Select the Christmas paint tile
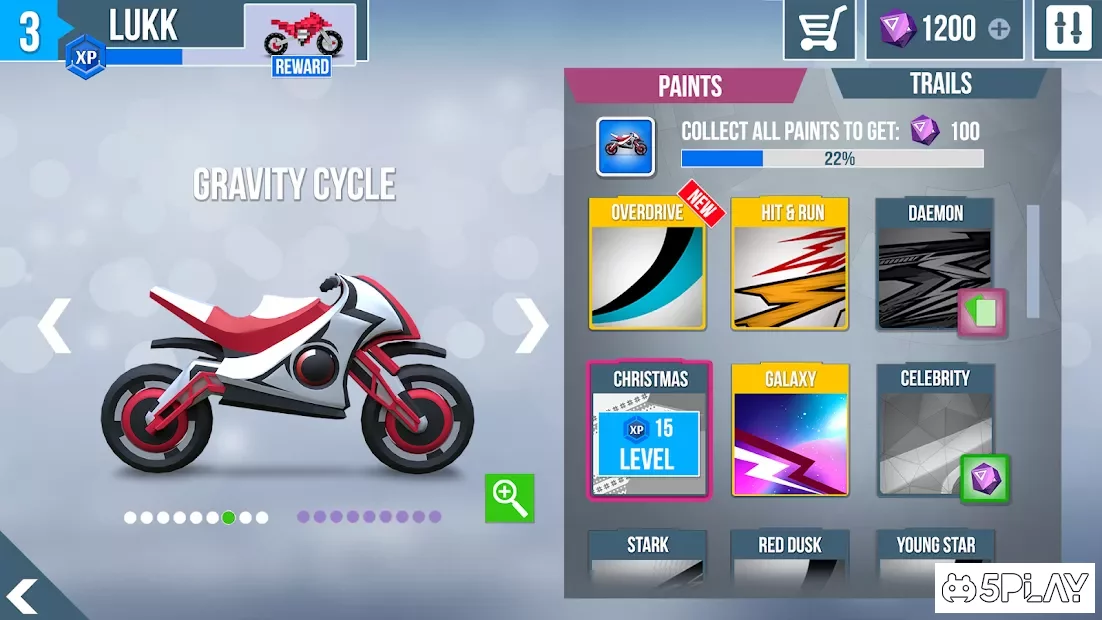This screenshot has height=620, width=1102. pyautogui.click(x=648, y=430)
